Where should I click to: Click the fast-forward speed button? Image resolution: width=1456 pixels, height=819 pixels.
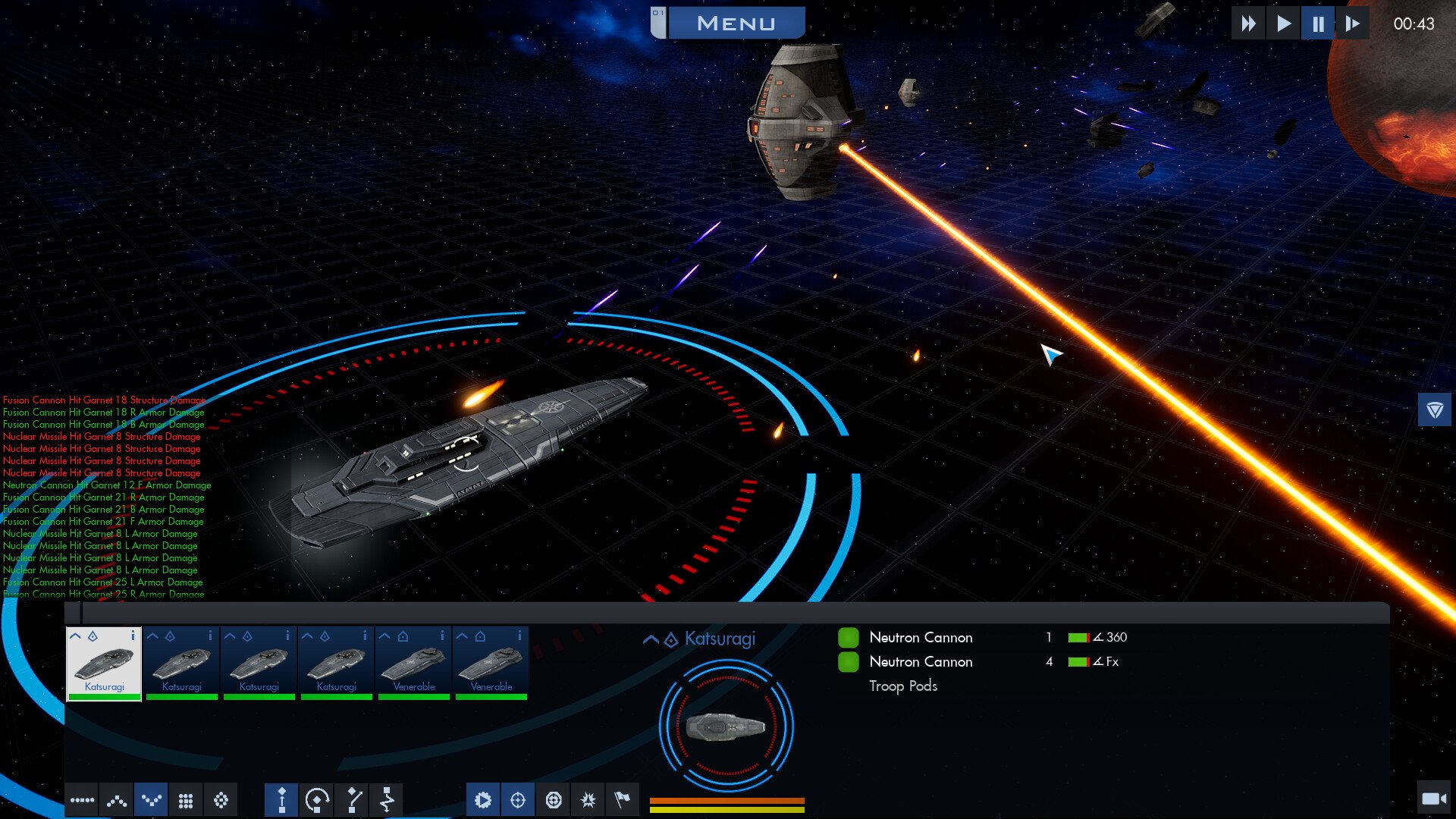(x=1247, y=24)
